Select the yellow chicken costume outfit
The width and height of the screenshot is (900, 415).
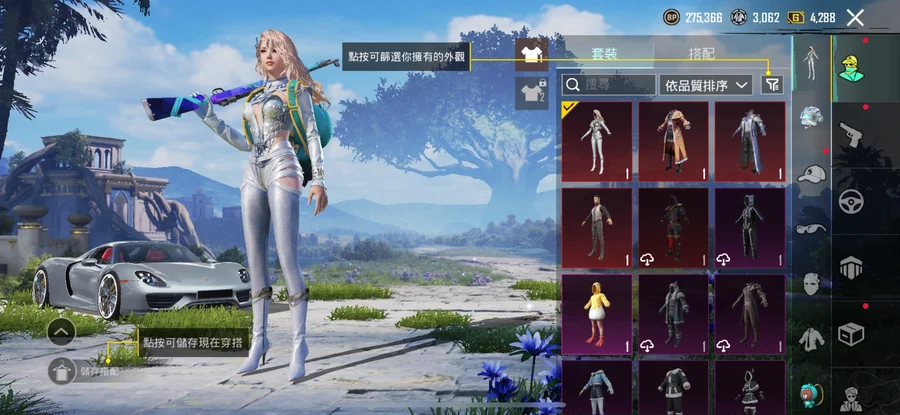[597, 312]
